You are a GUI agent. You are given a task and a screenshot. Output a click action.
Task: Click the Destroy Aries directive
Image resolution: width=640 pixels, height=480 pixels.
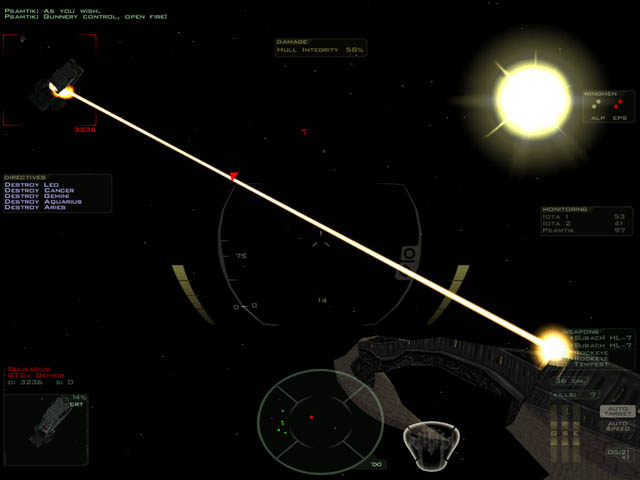pos(36,208)
